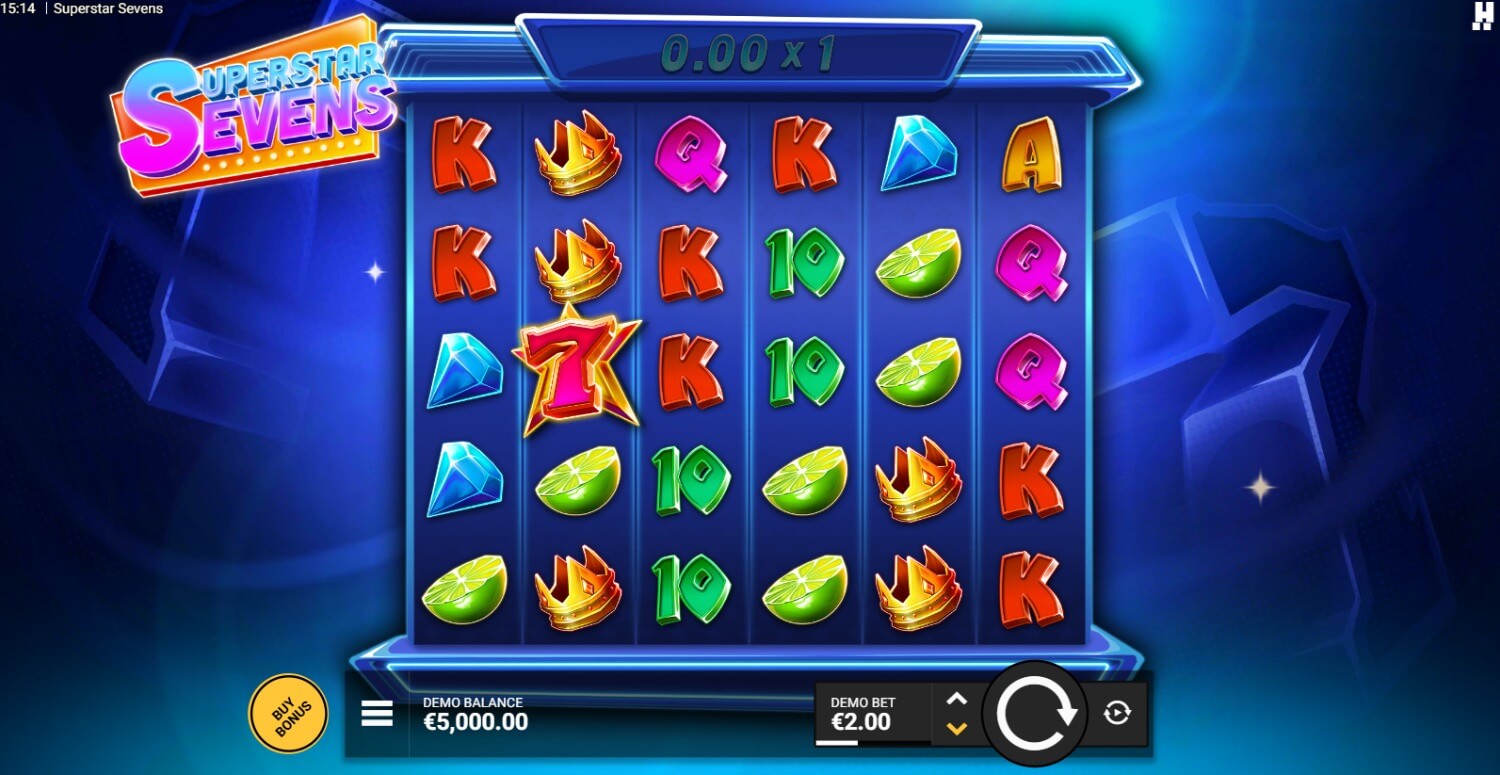Increase the demo bet with the up arrow
The height and width of the screenshot is (775, 1500).
[x=957, y=699]
